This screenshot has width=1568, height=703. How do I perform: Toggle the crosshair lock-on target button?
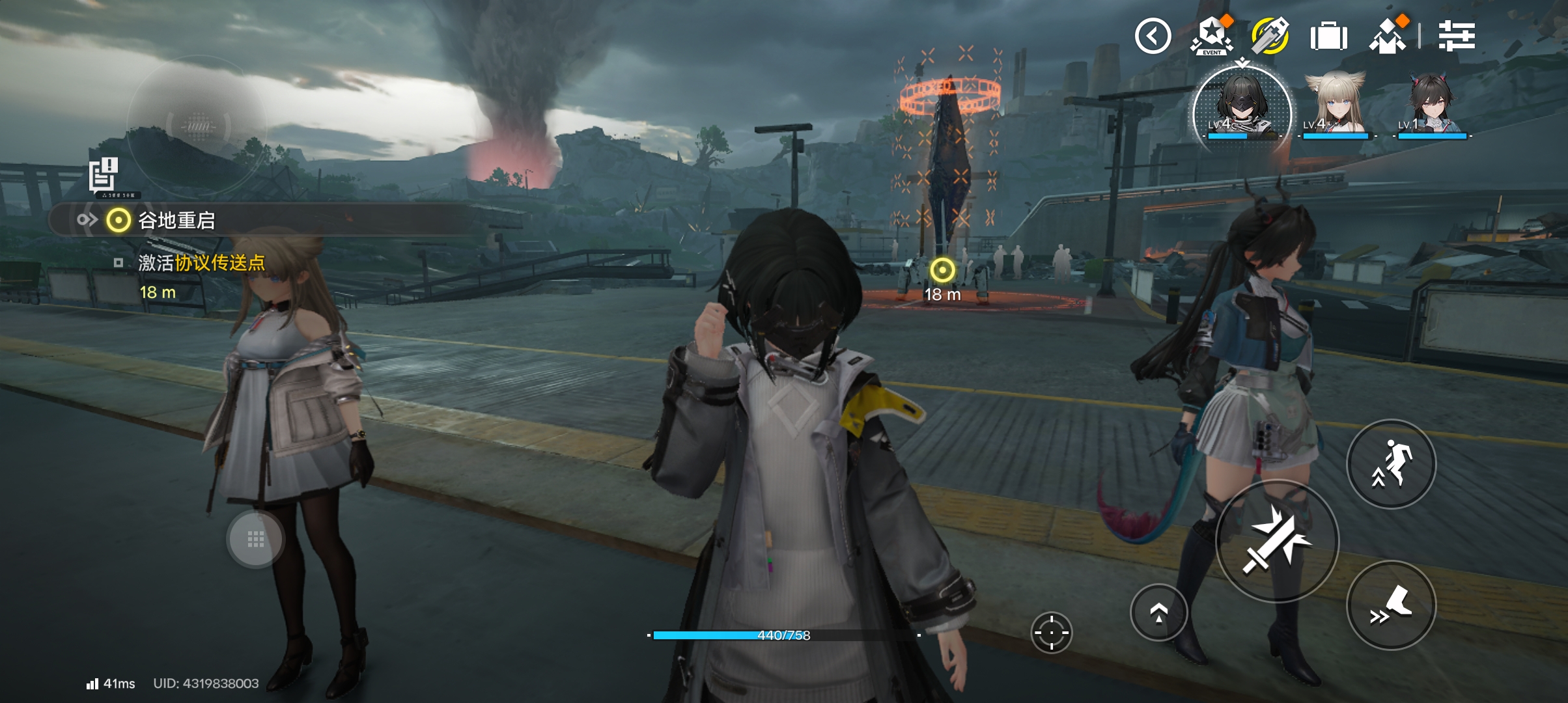tap(1051, 632)
